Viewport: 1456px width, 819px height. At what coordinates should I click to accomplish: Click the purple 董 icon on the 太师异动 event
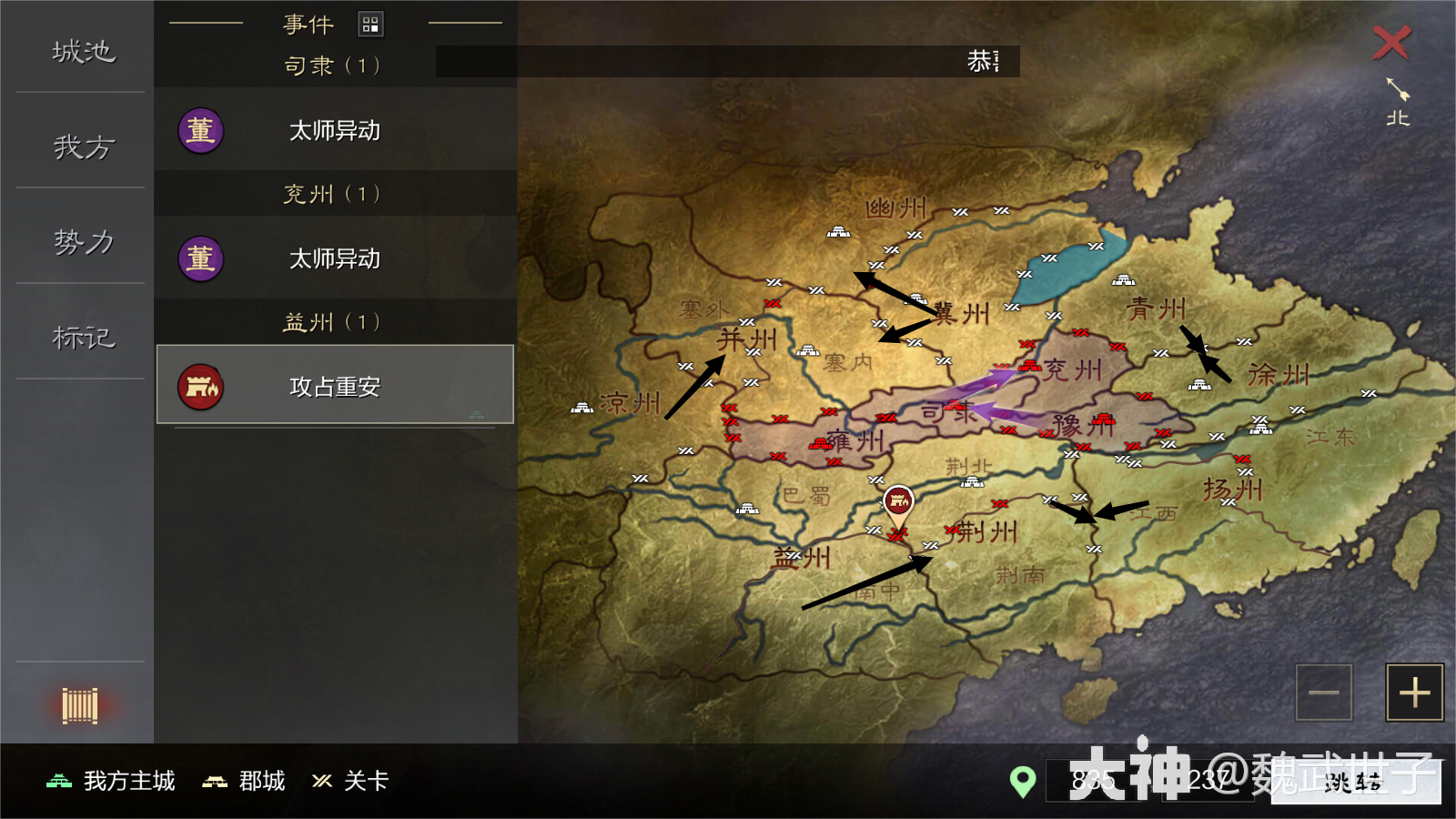pos(200,131)
